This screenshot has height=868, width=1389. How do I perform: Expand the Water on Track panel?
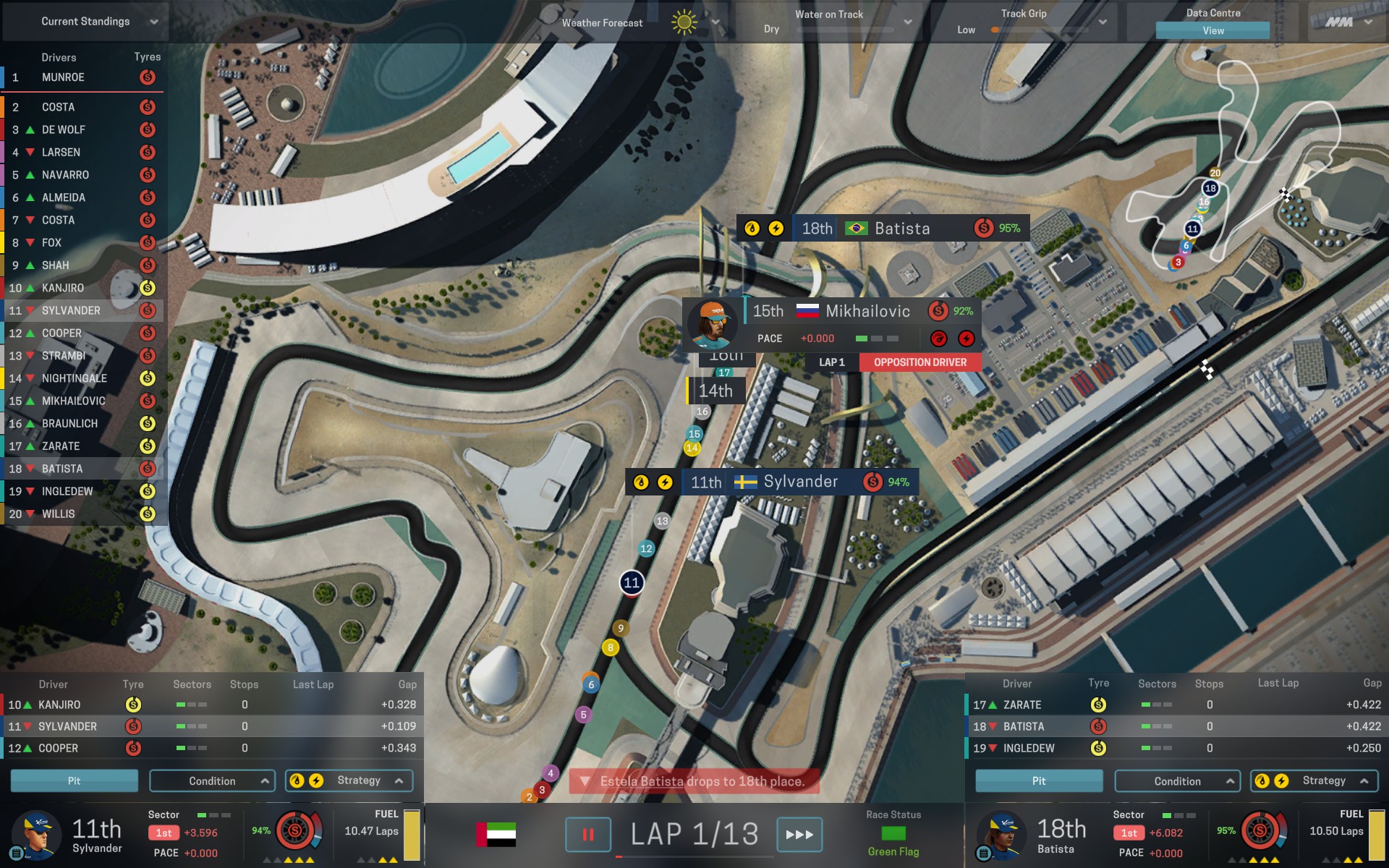click(x=907, y=22)
